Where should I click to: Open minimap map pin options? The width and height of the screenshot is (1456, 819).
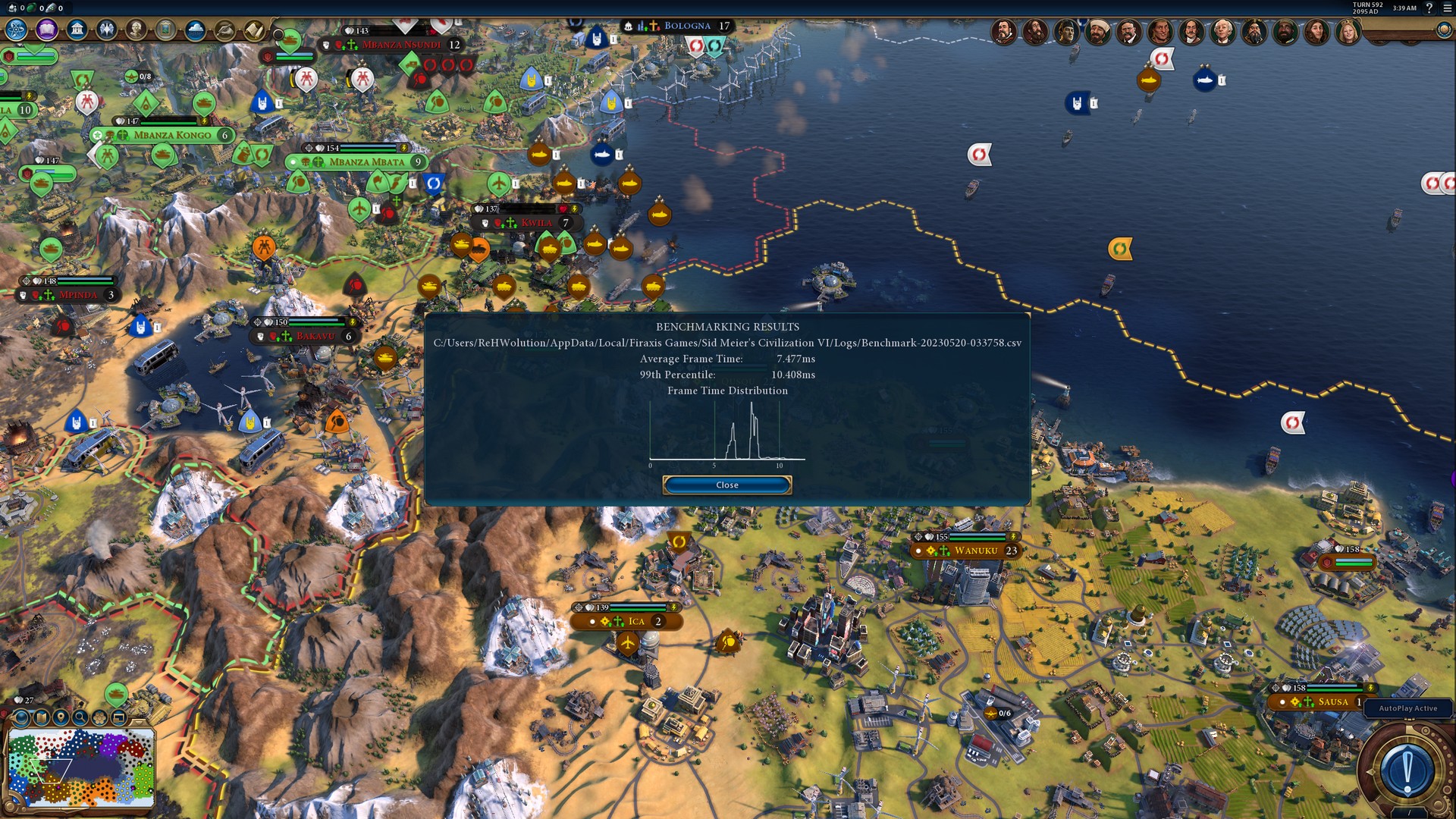61,717
